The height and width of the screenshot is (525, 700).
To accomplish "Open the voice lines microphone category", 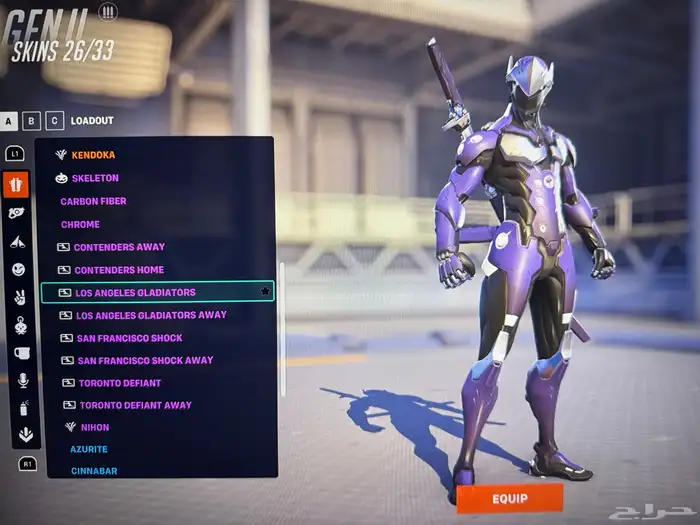I will coord(20,380).
